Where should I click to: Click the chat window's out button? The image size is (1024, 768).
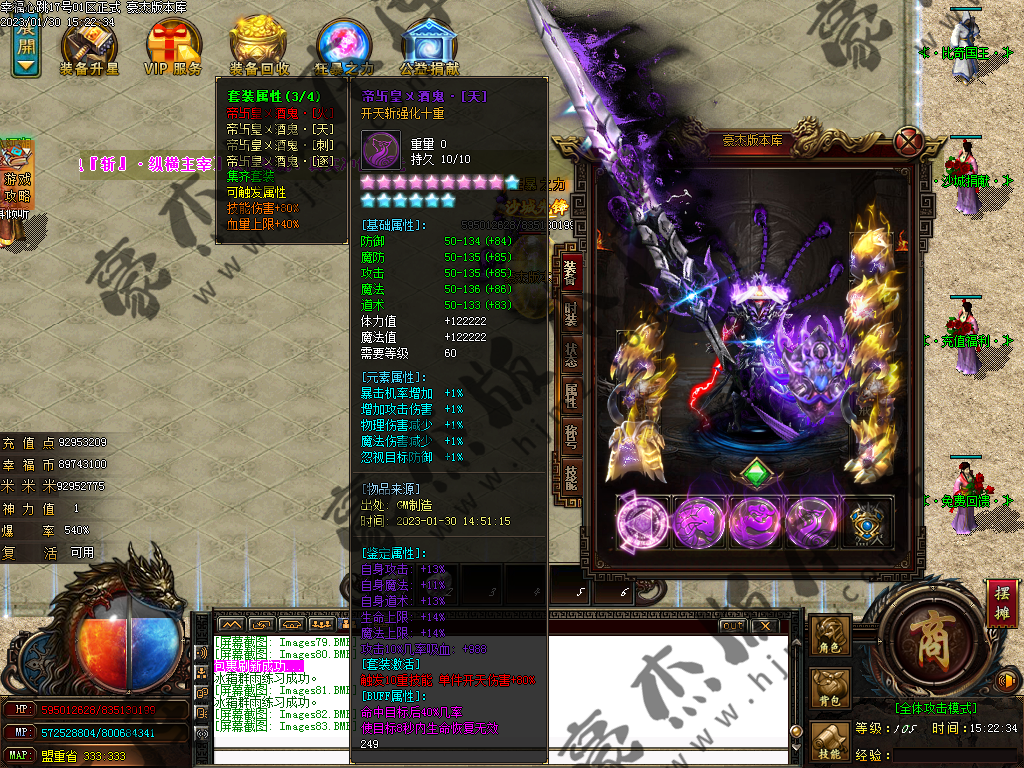[732, 625]
